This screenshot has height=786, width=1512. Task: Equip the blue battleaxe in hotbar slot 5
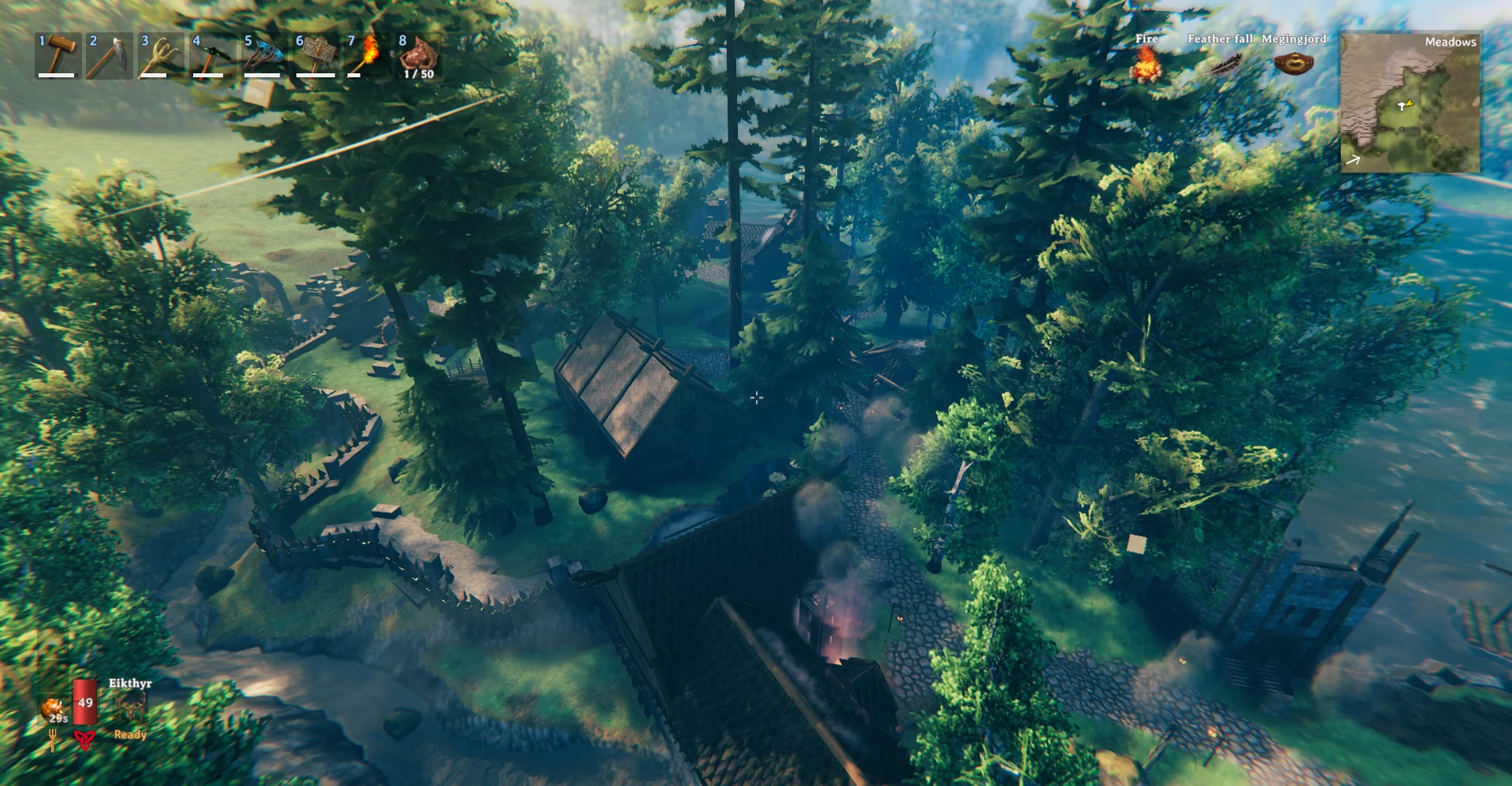click(x=263, y=55)
